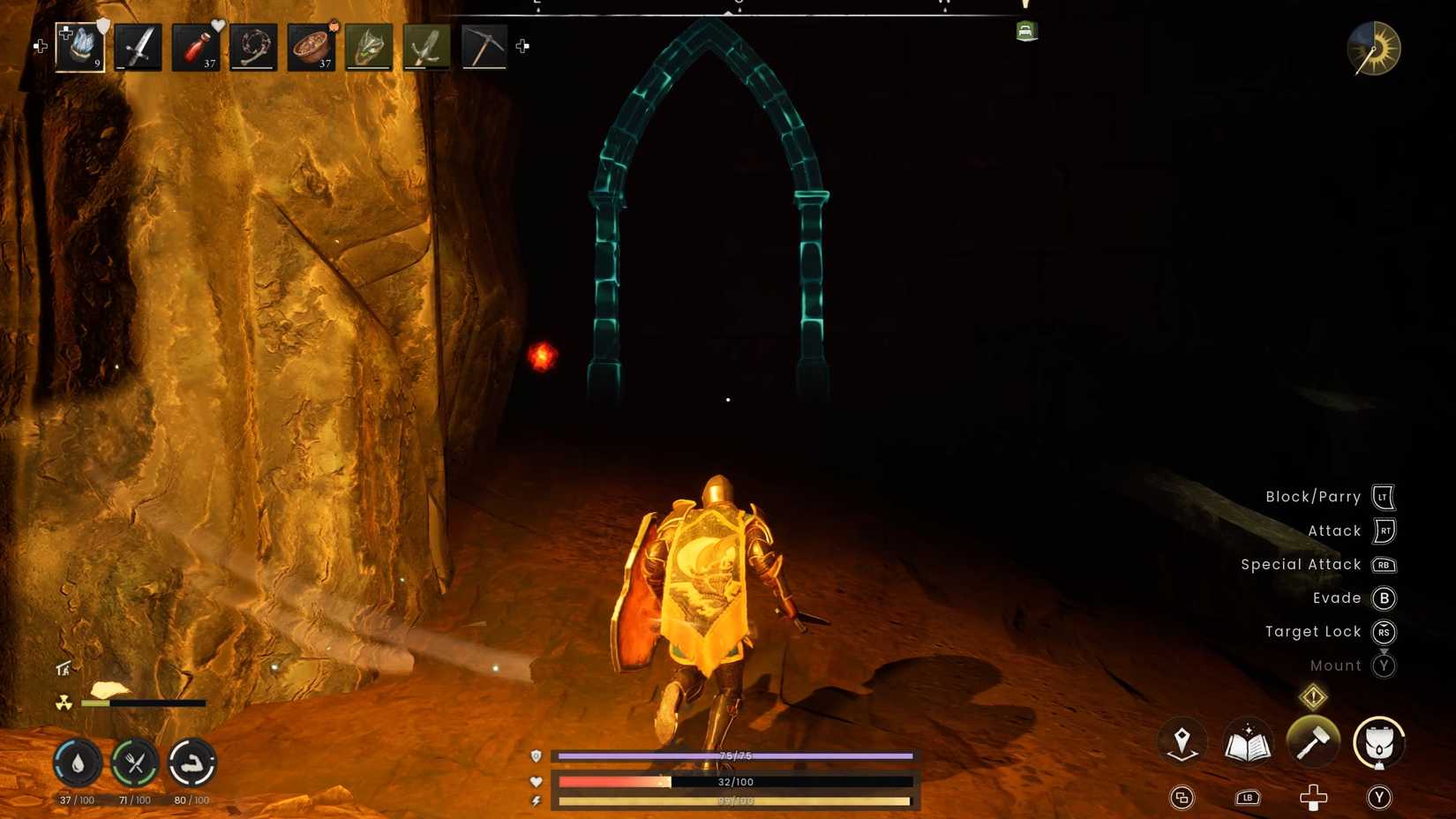Select the bowl of stew hotbar slot
The width and height of the screenshot is (1456, 819).
pyautogui.click(x=311, y=47)
